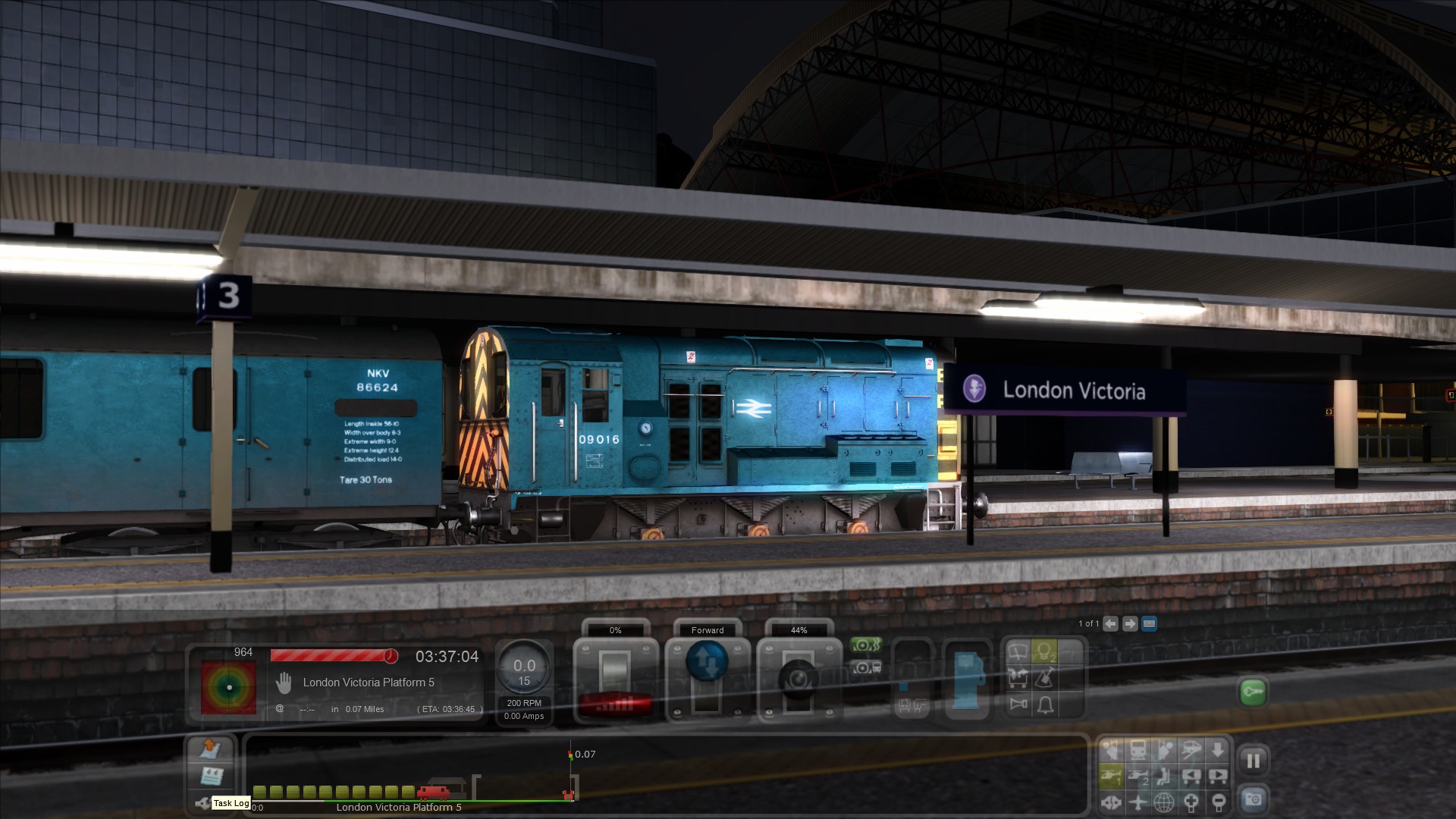Take a screenshot with the camera button
1456x819 pixels.
1253,799
